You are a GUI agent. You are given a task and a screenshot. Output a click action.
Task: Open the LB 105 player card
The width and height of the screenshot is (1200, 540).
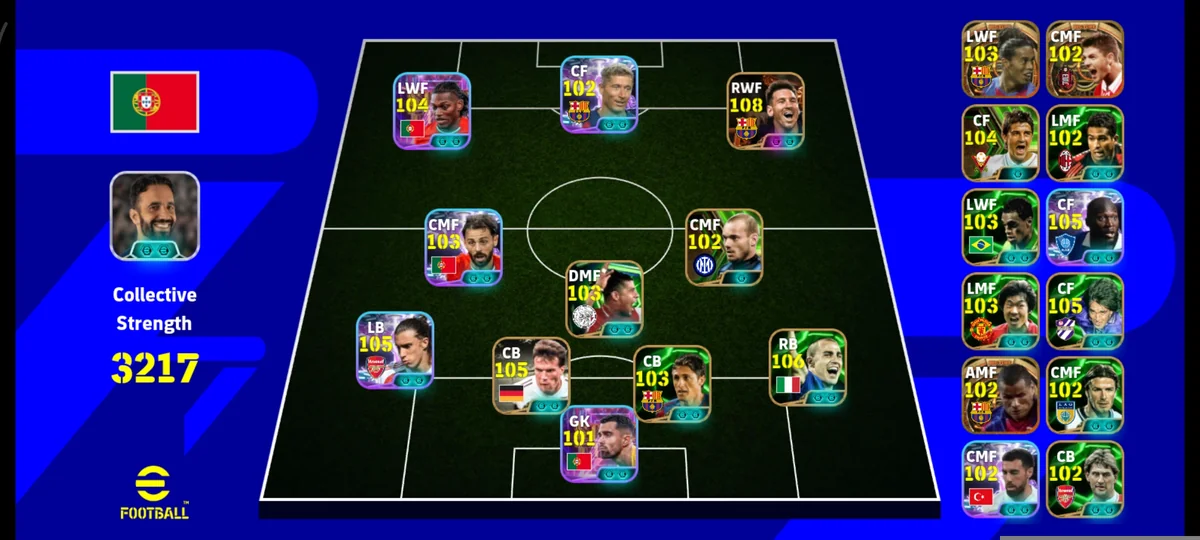(x=395, y=350)
